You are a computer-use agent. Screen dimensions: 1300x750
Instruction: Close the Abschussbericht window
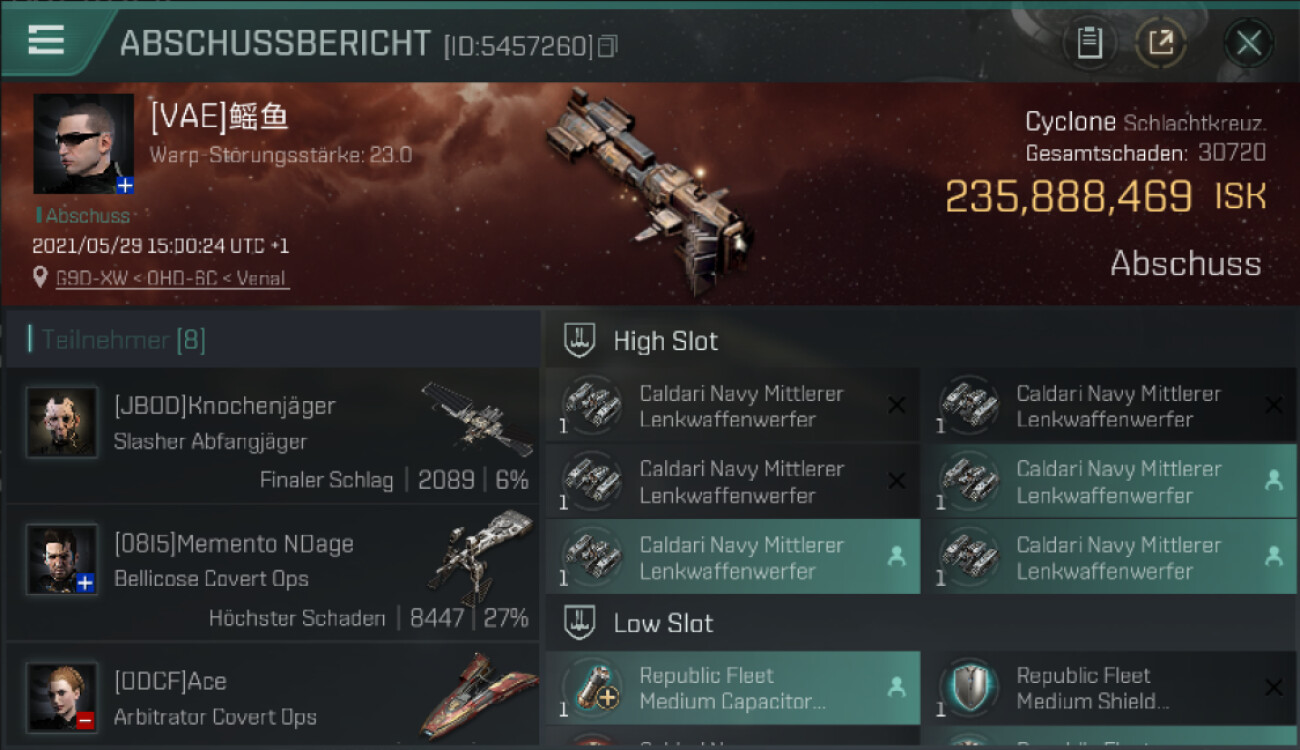tap(1248, 43)
